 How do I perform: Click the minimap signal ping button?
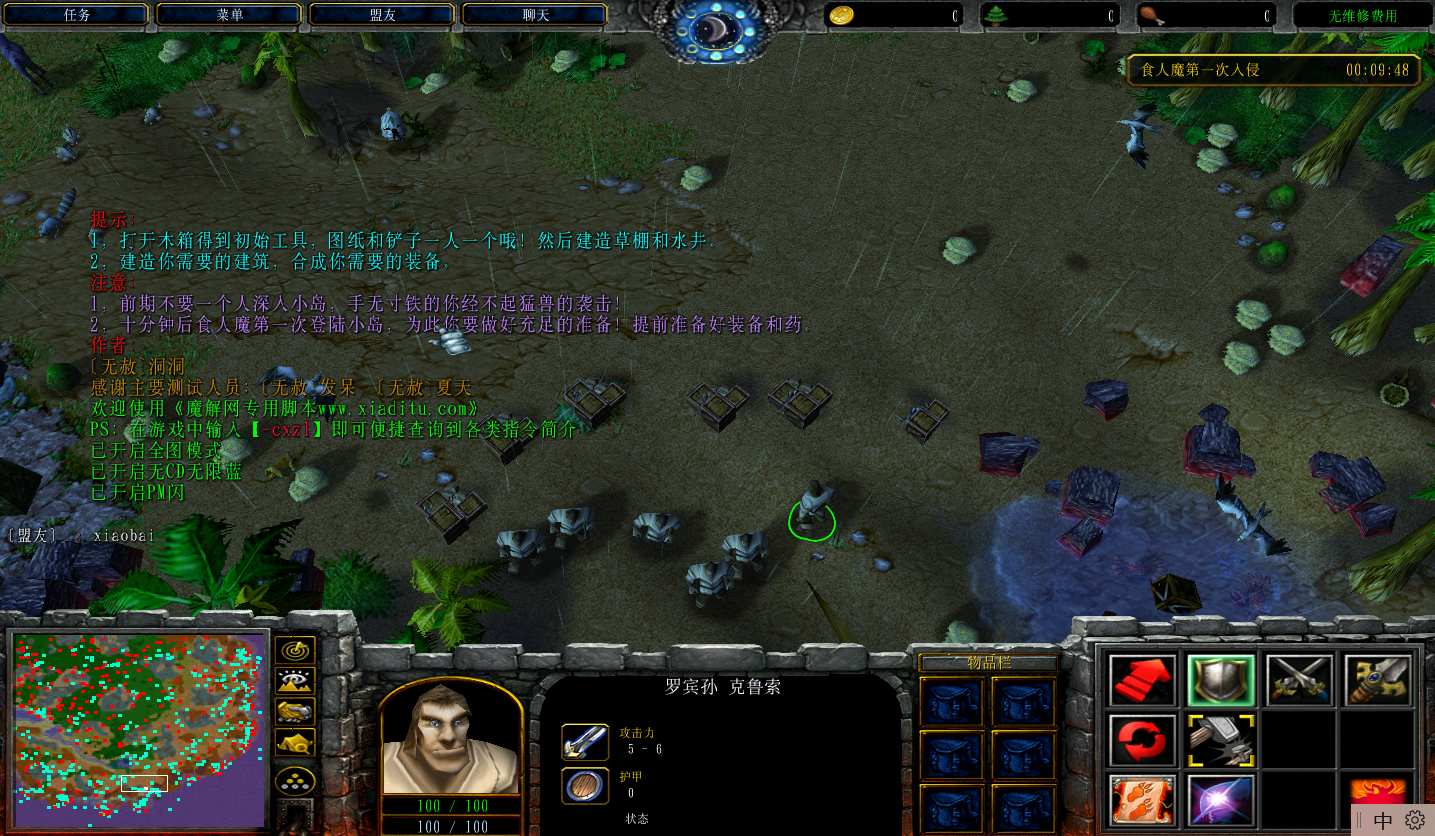point(295,651)
